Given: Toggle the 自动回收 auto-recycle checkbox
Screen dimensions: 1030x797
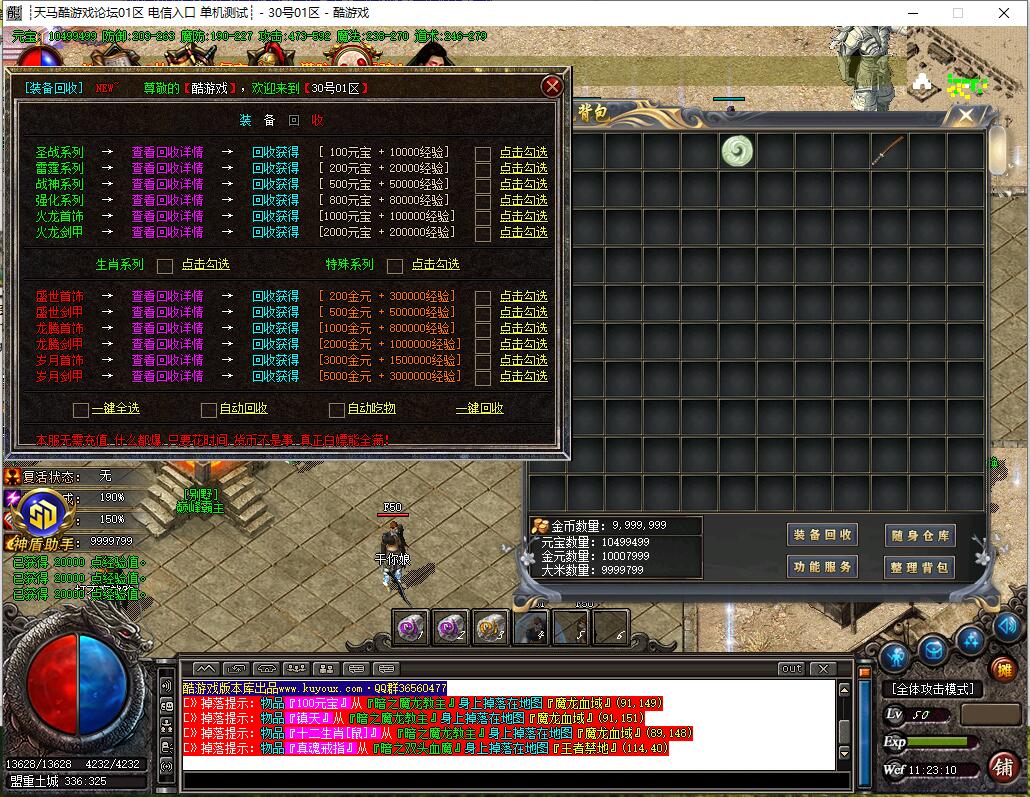Looking at the screenshot, I should pyautogui.click(x=209, y=409).
